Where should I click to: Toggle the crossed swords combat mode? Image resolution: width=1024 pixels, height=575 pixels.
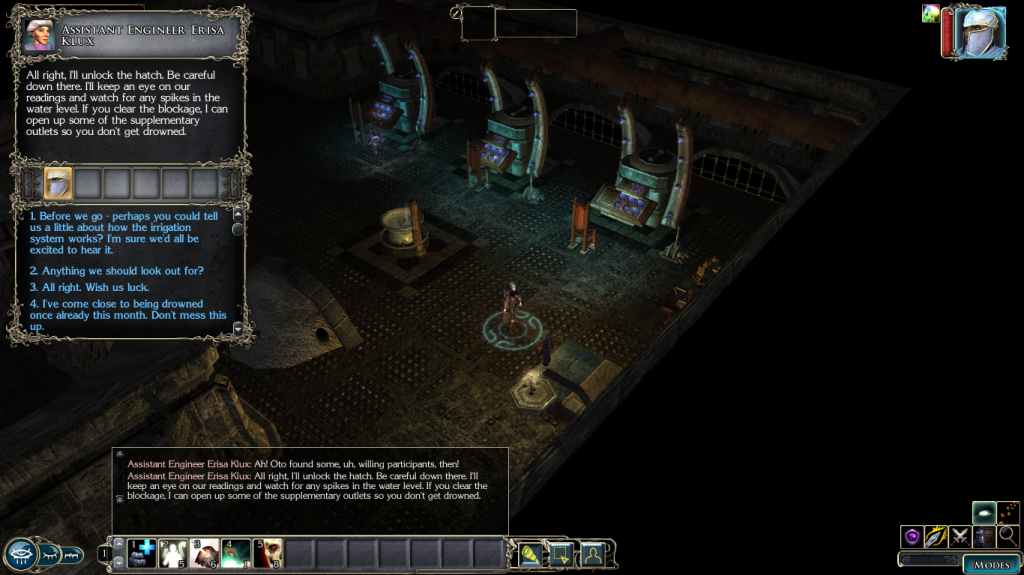961,537
